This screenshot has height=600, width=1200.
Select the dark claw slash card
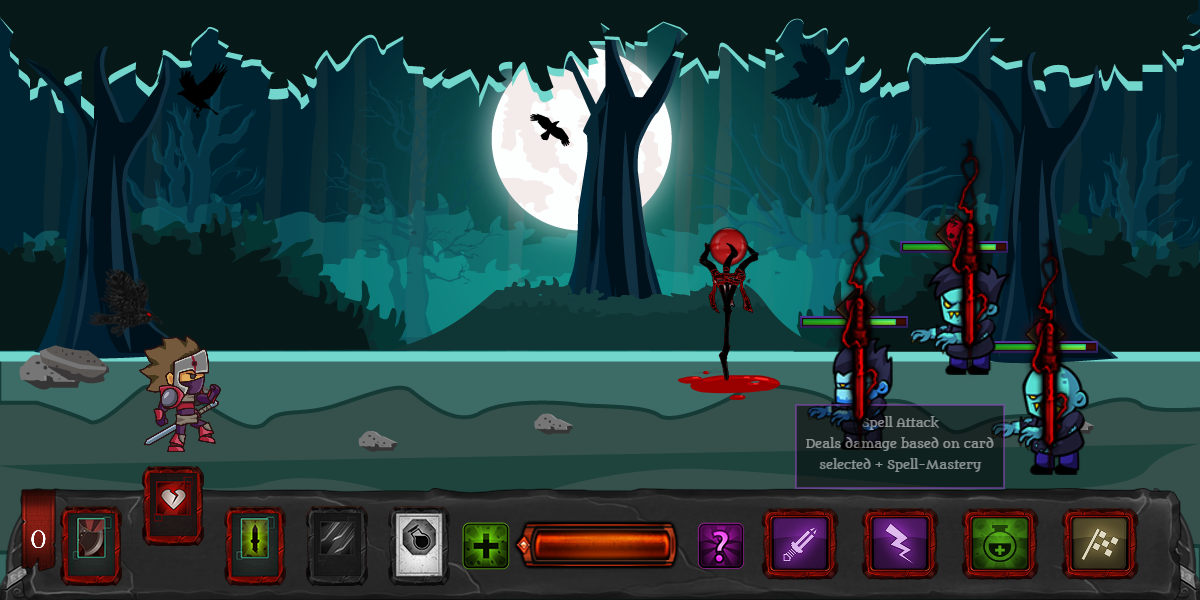click(x=337, y=545)
